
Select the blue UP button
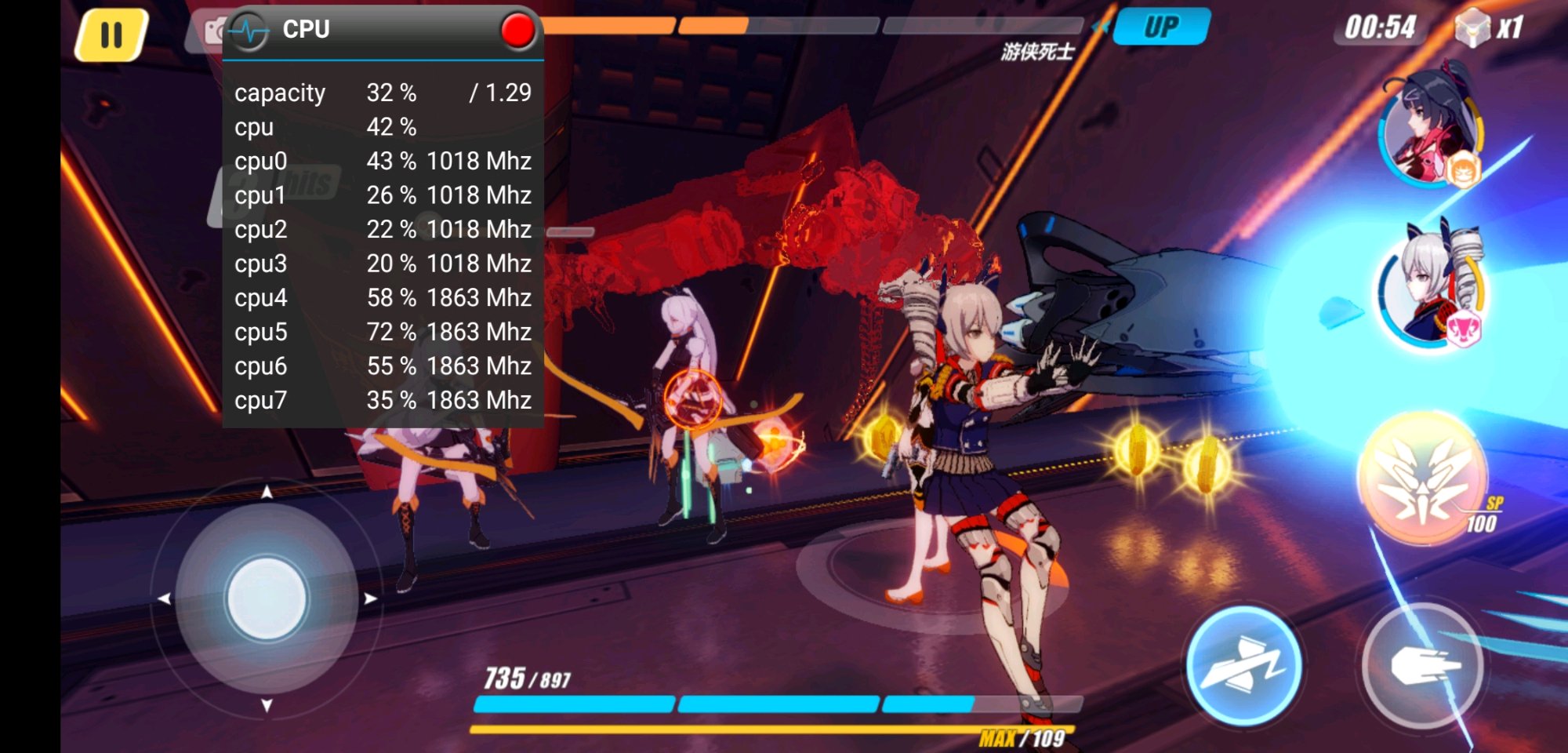pos(1161,27)
